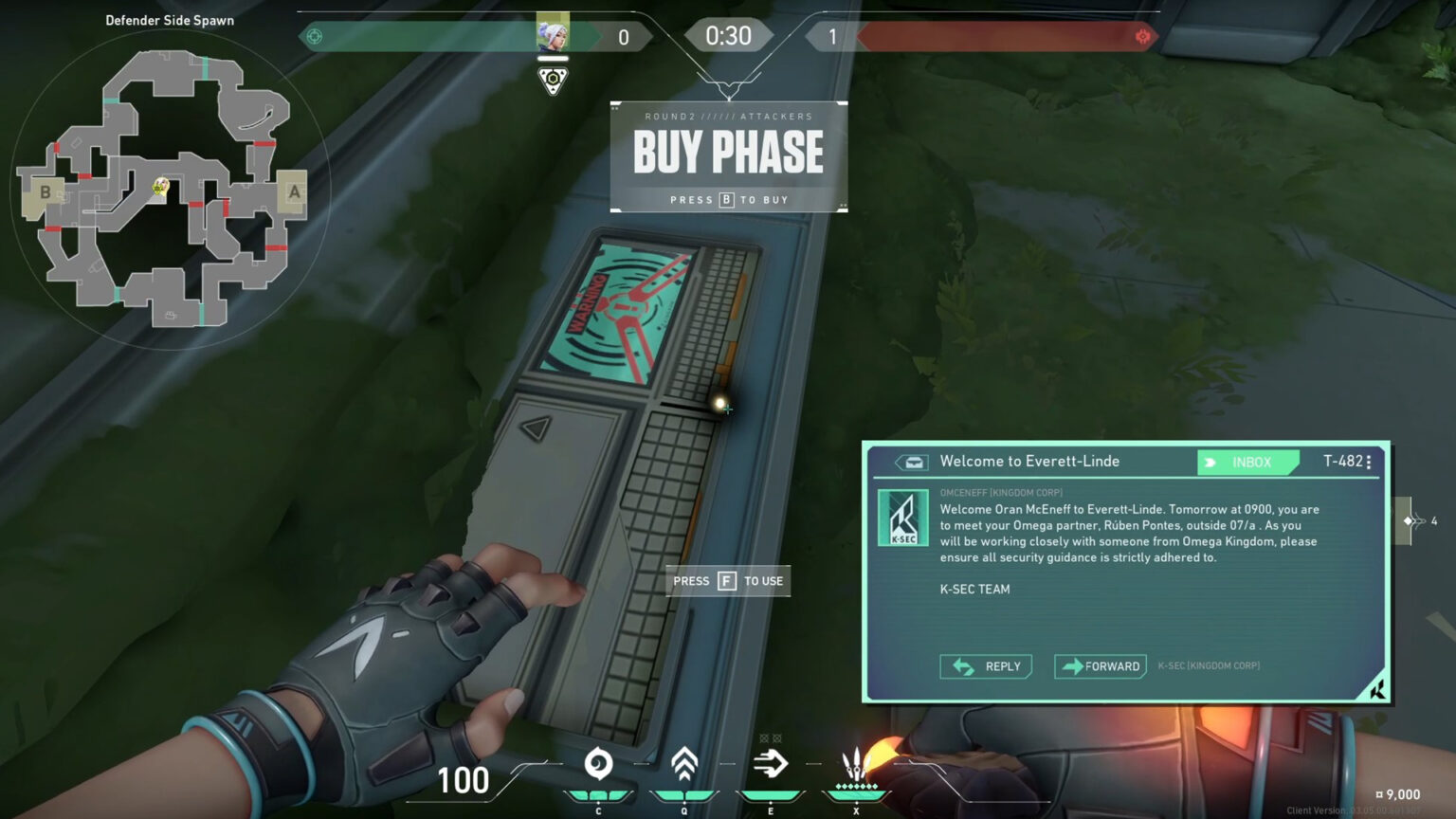Click the FORWARD button on the email
Viewport: 1456px width, 819px height.
click(1100, 666)
